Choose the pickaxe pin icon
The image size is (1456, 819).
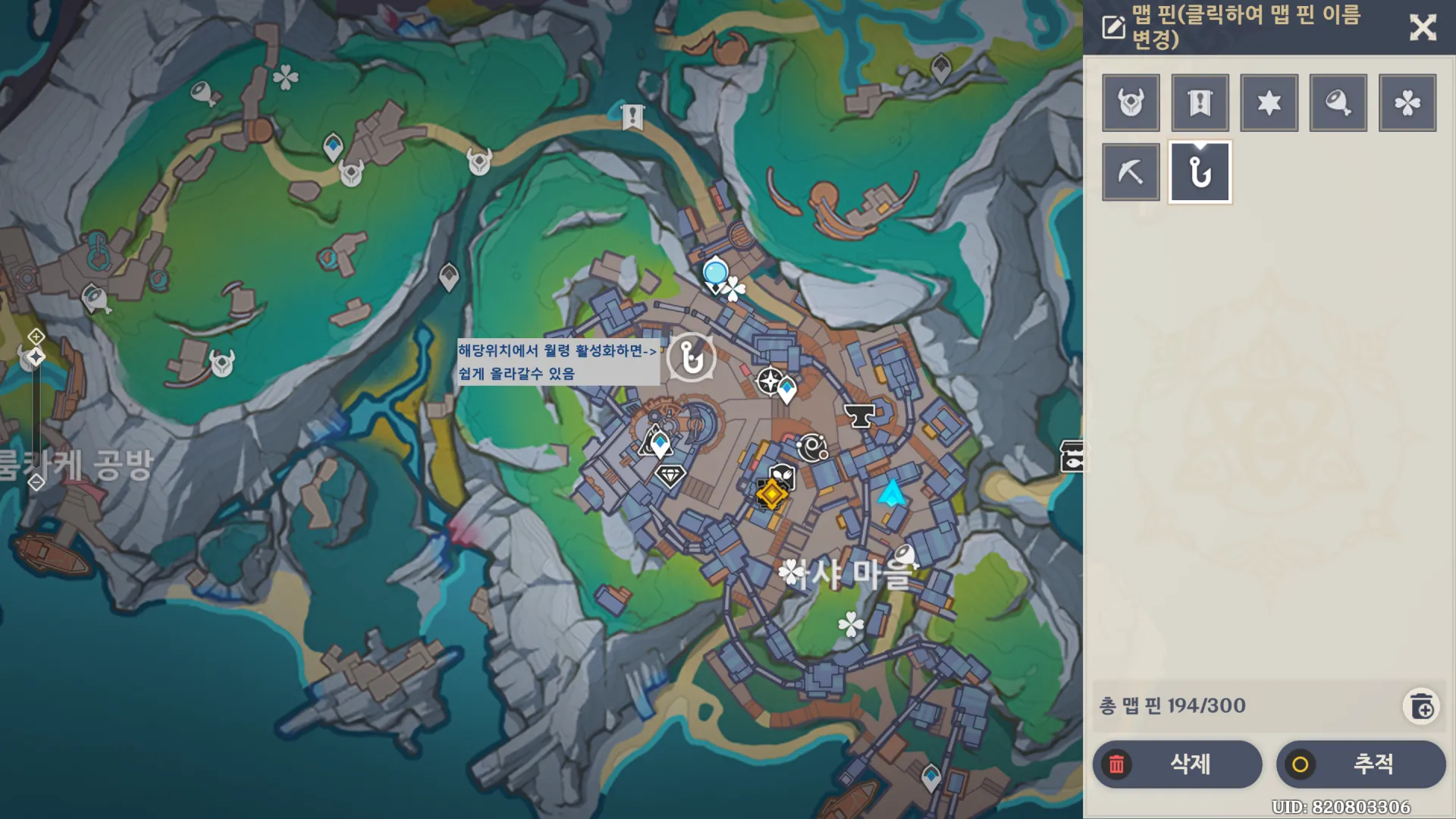(x=1131, y=172)
